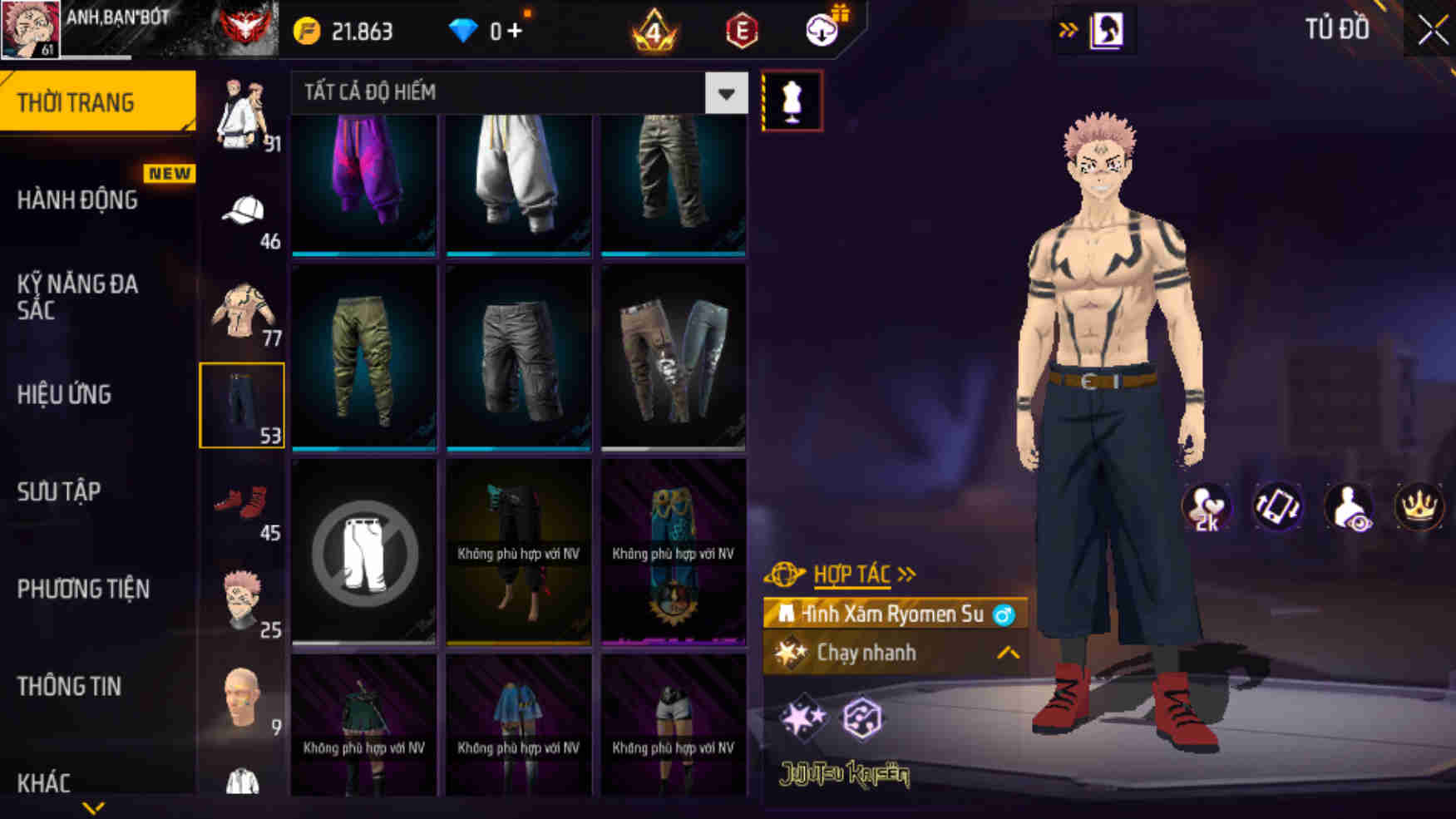
Task: Open the head category icon showing 9
Action: (242, 697)
